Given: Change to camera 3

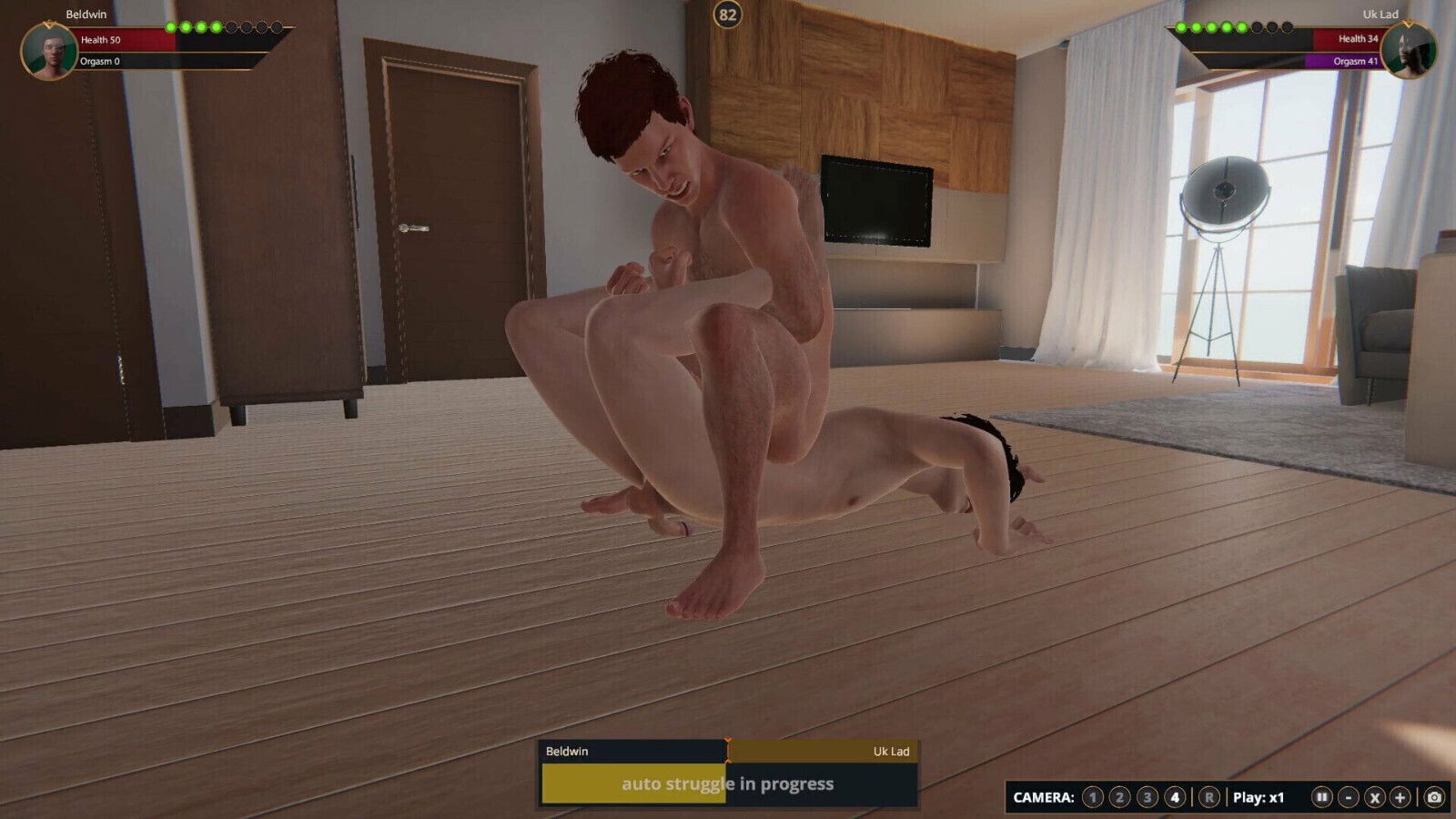Looking at the screenshot, I should click(1148, 797).
